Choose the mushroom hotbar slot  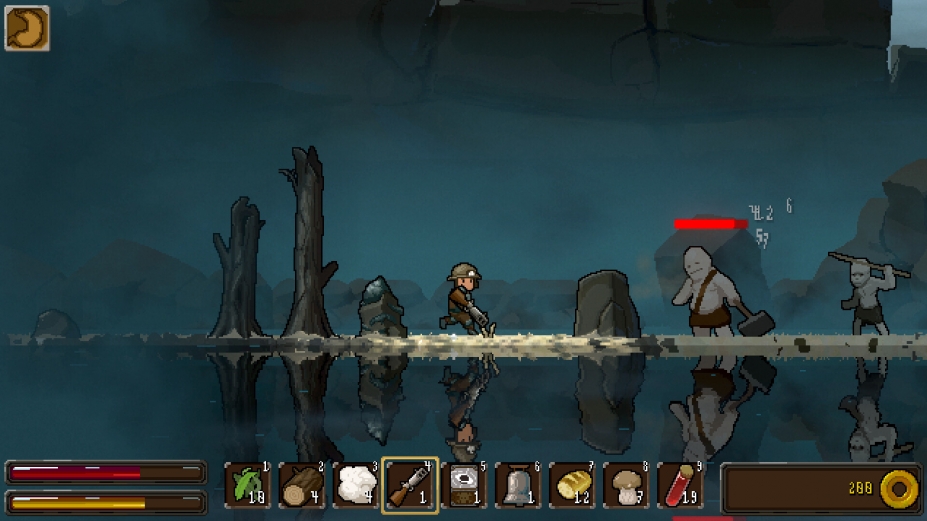(x=626, y=486)
